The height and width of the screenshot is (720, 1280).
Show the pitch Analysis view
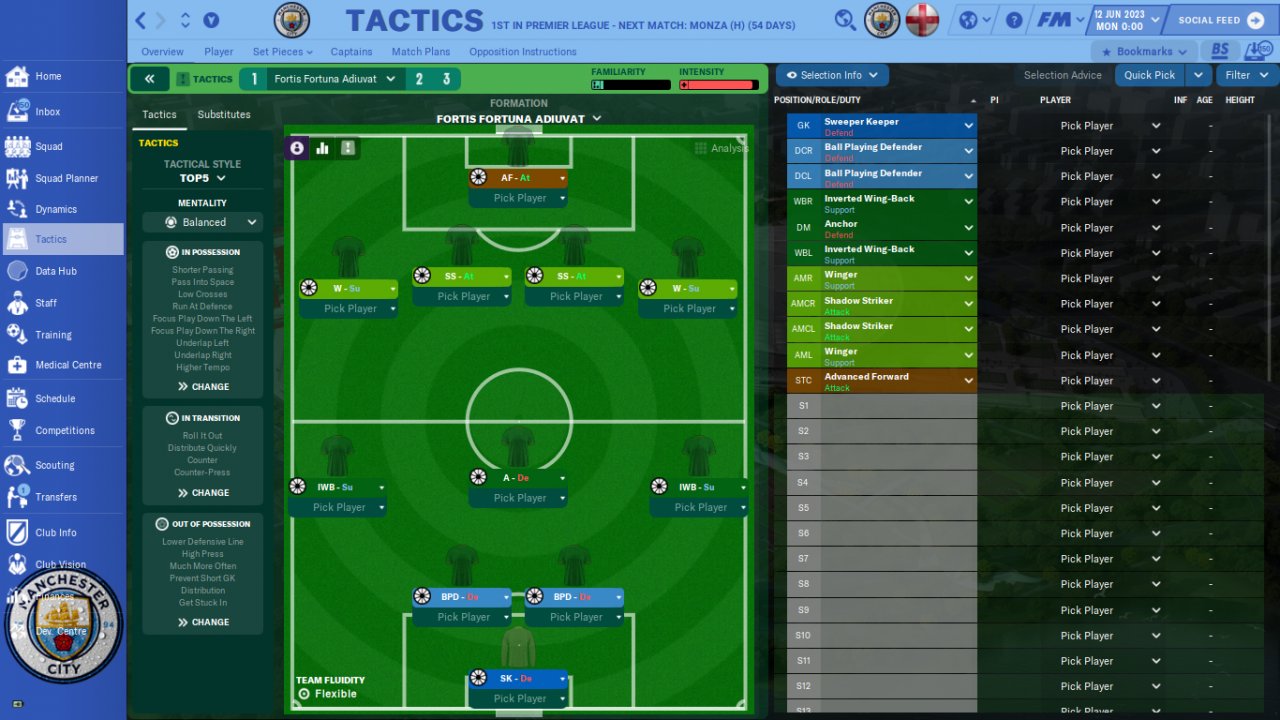(x=722, y=148)
